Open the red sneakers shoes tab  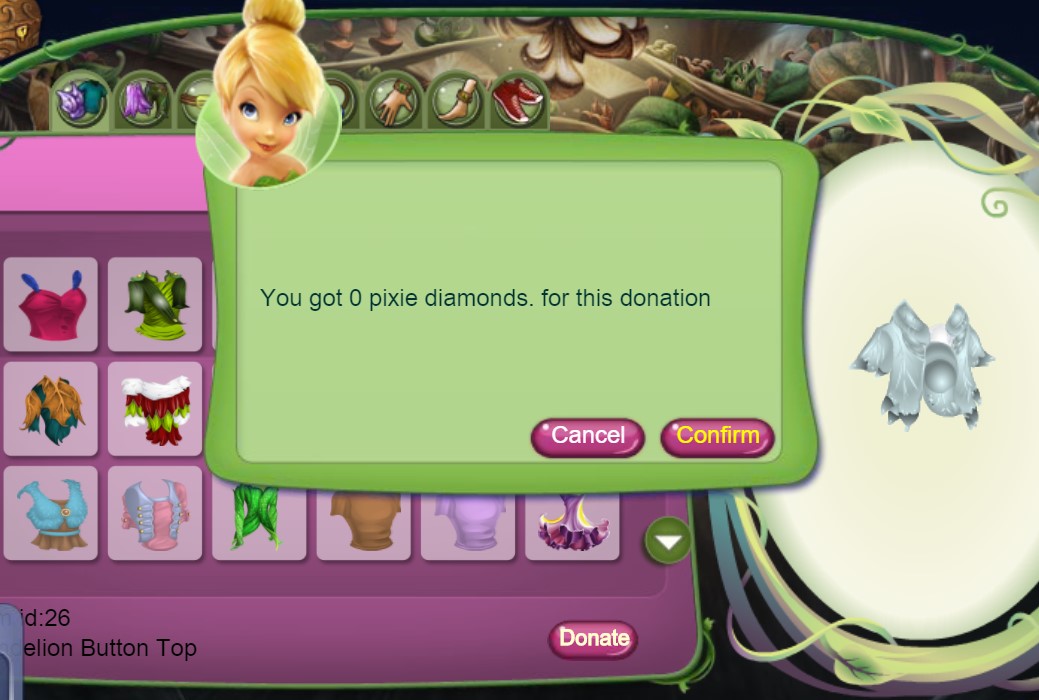pyautogui.click(x=517, y=100)
